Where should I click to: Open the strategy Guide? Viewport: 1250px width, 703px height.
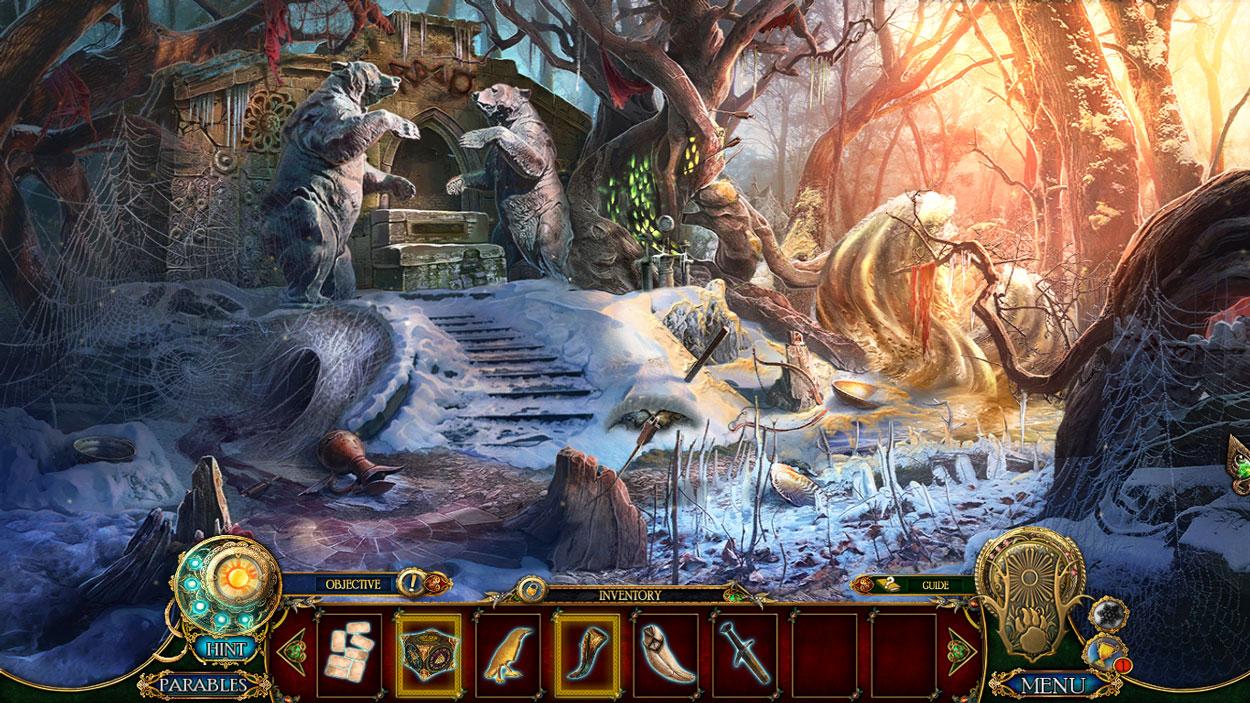pos(935,584)
